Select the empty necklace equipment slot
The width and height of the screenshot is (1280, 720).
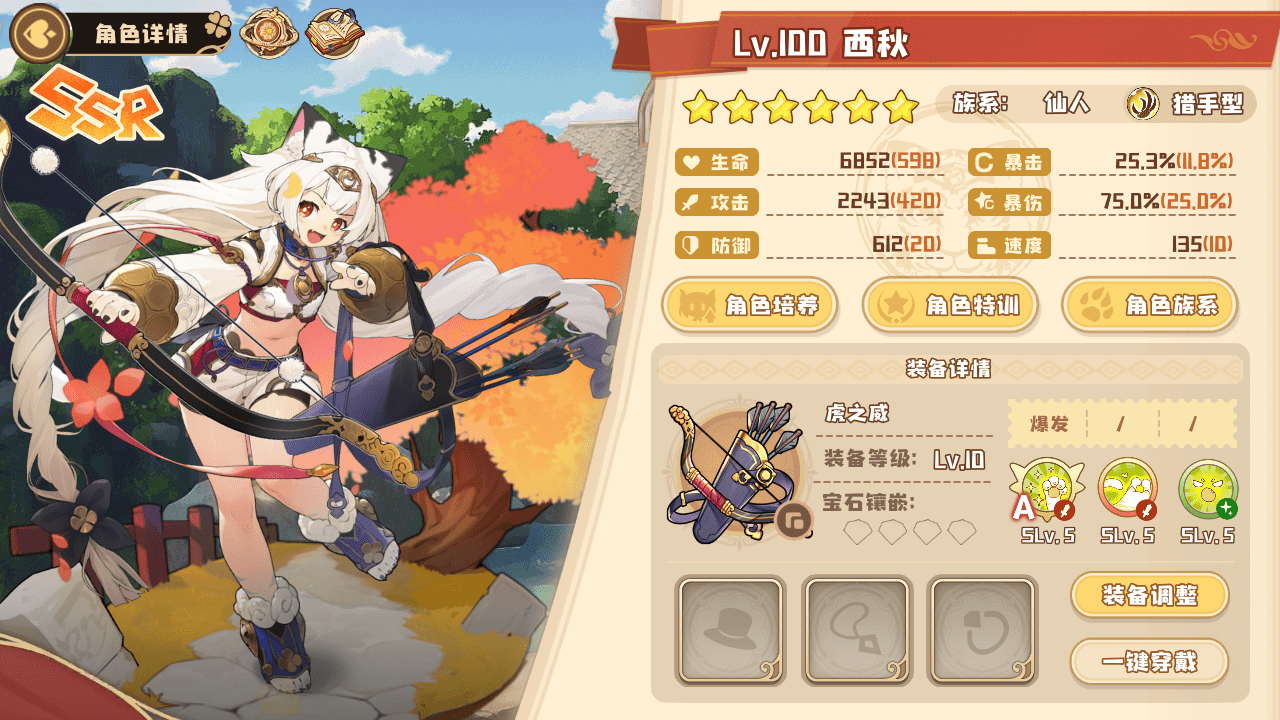tap(857, 630)
